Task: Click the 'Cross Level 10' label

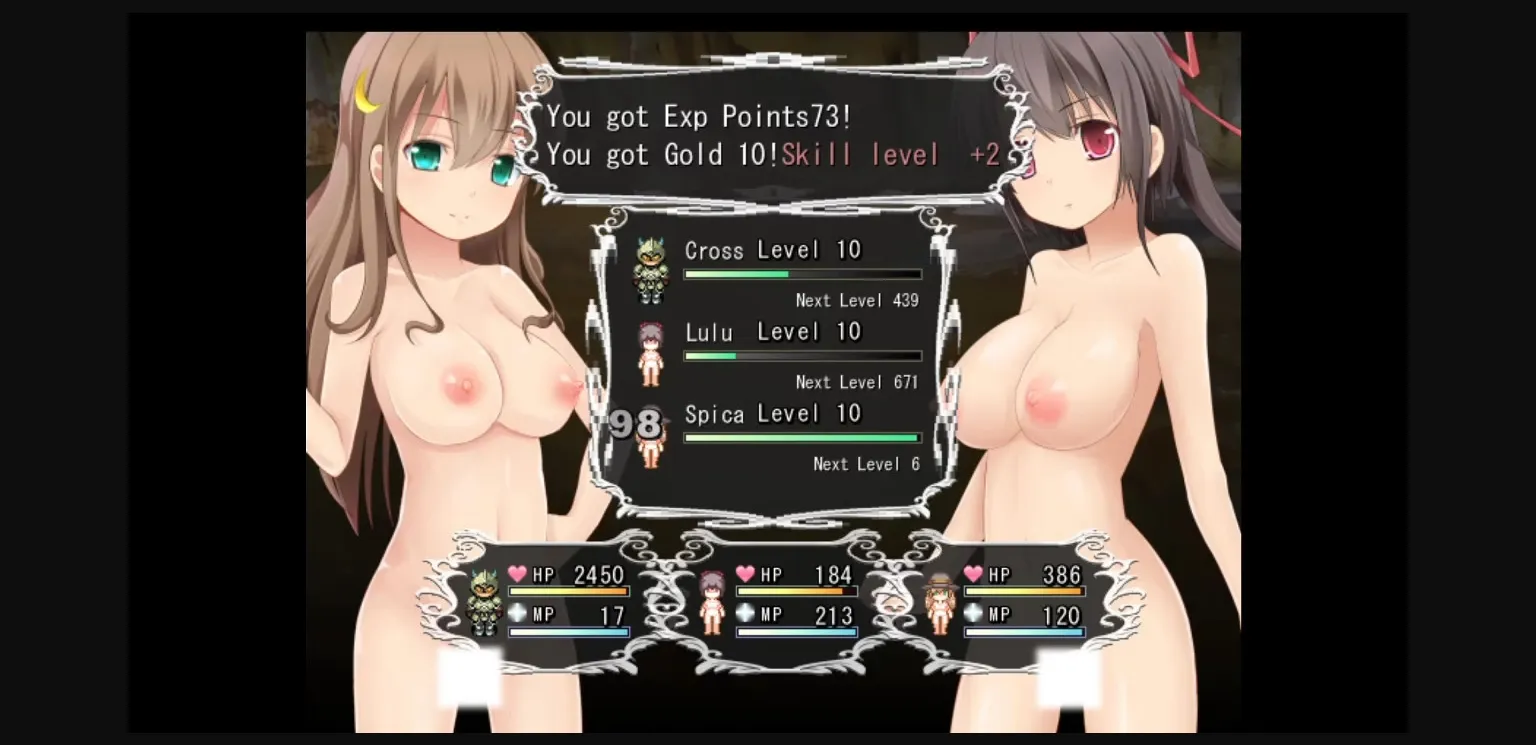Action: [774, 250]
